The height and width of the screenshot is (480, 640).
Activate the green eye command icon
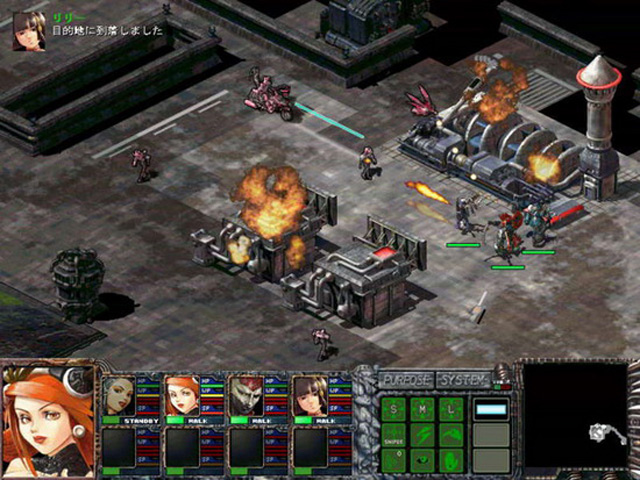423,460
